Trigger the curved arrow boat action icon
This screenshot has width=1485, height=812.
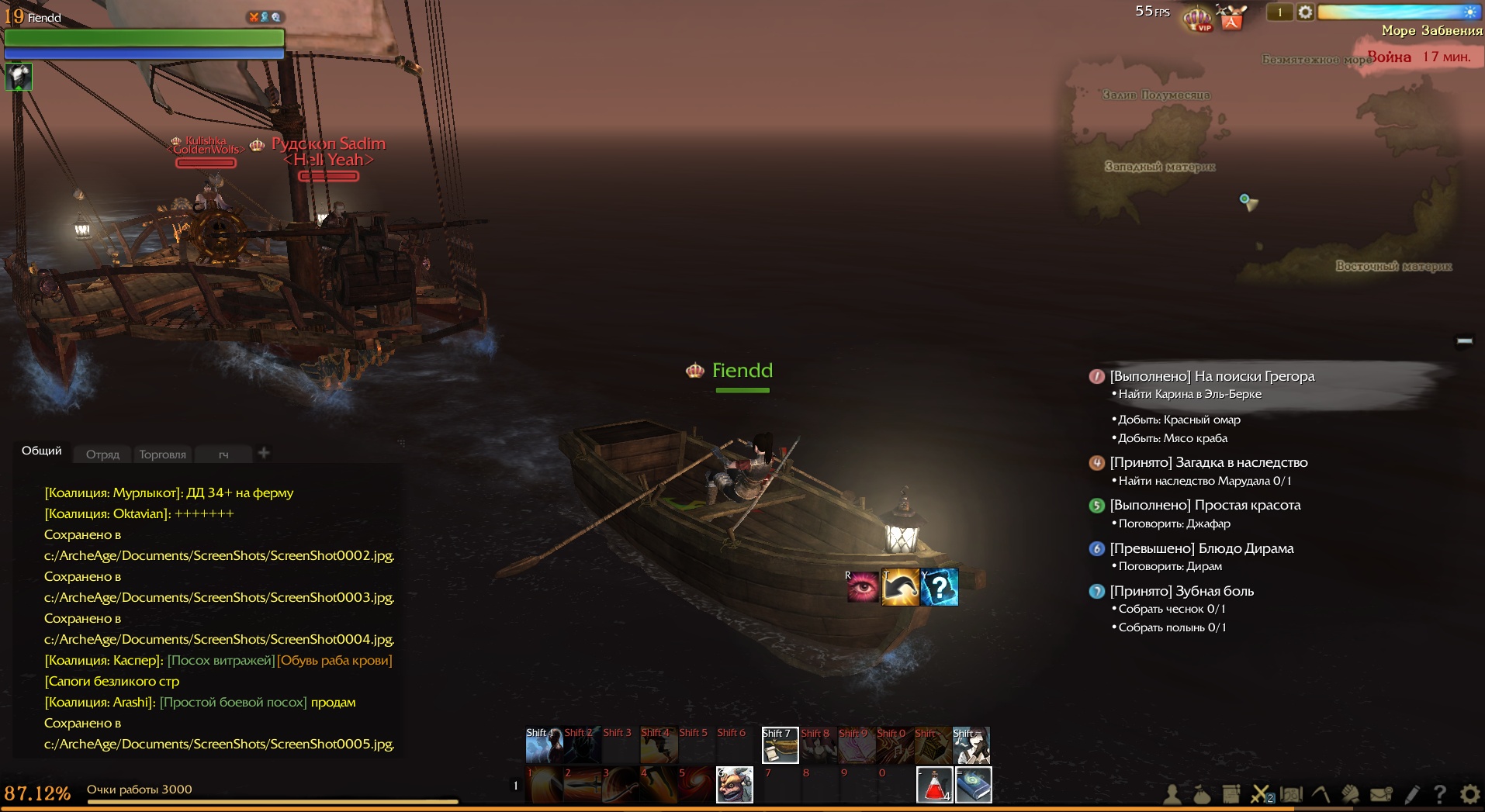901,587
